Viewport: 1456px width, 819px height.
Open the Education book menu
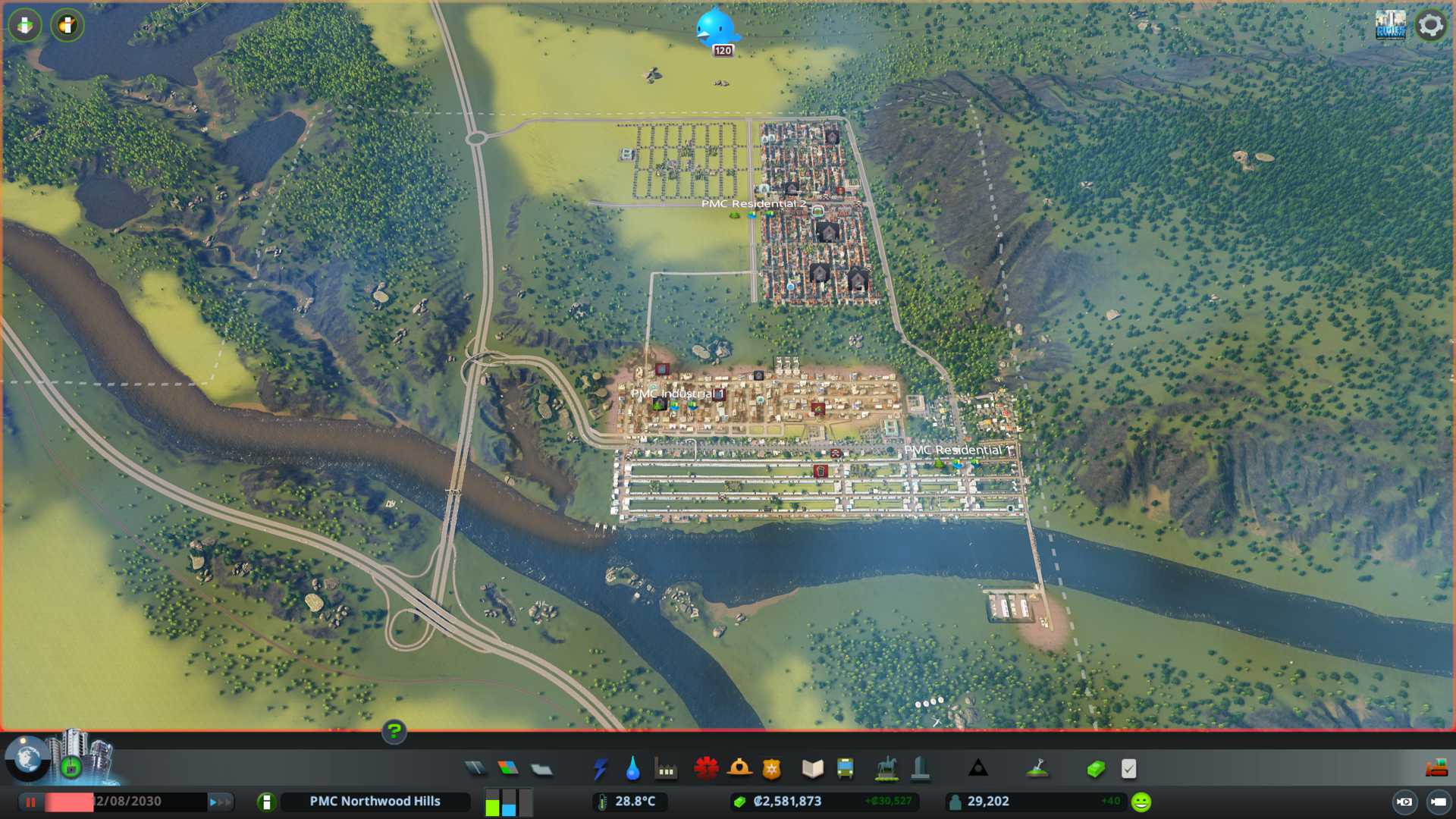[812, 769]
